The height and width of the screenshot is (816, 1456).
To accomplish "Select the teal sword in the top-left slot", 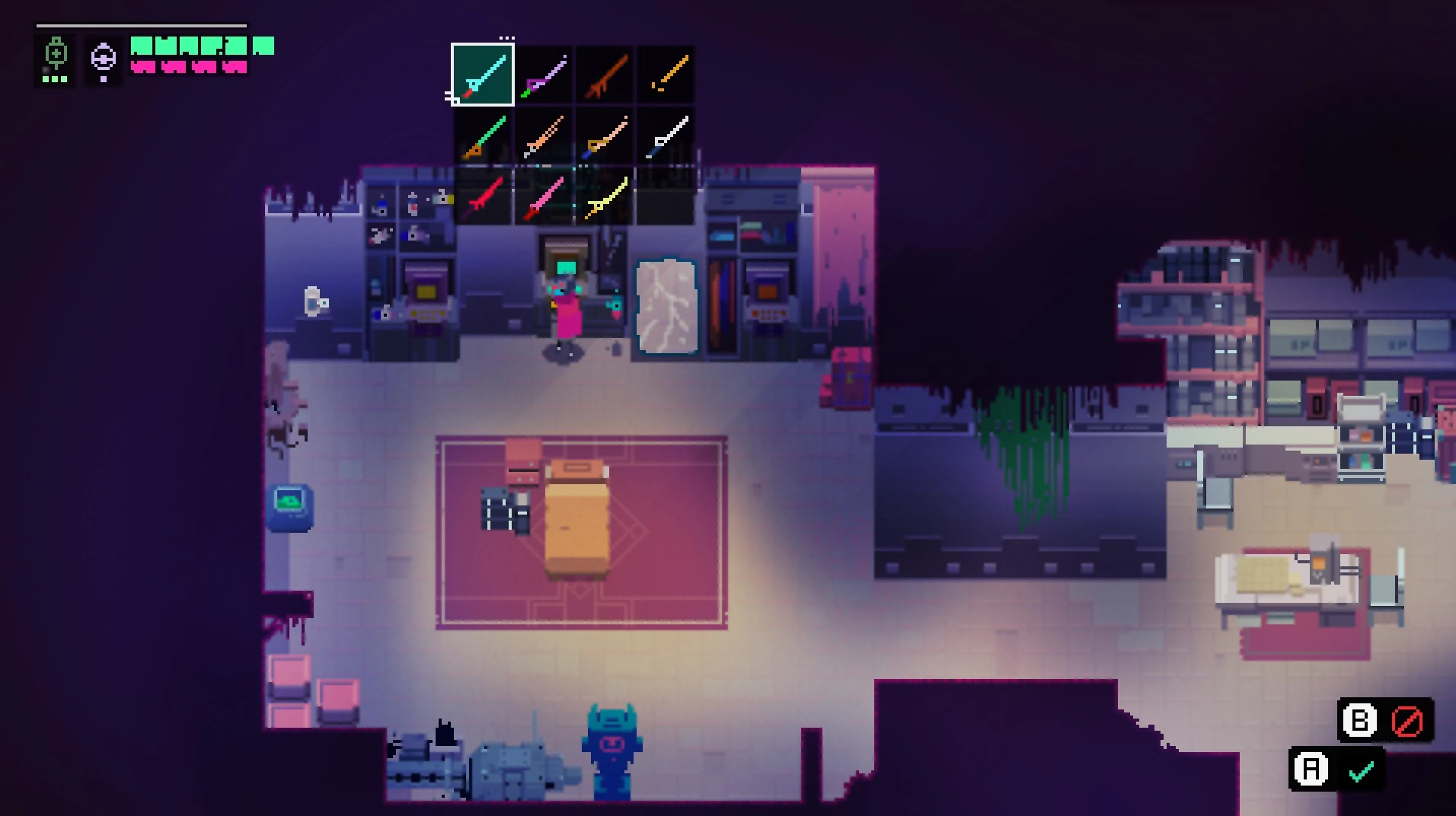I will 481,75.
